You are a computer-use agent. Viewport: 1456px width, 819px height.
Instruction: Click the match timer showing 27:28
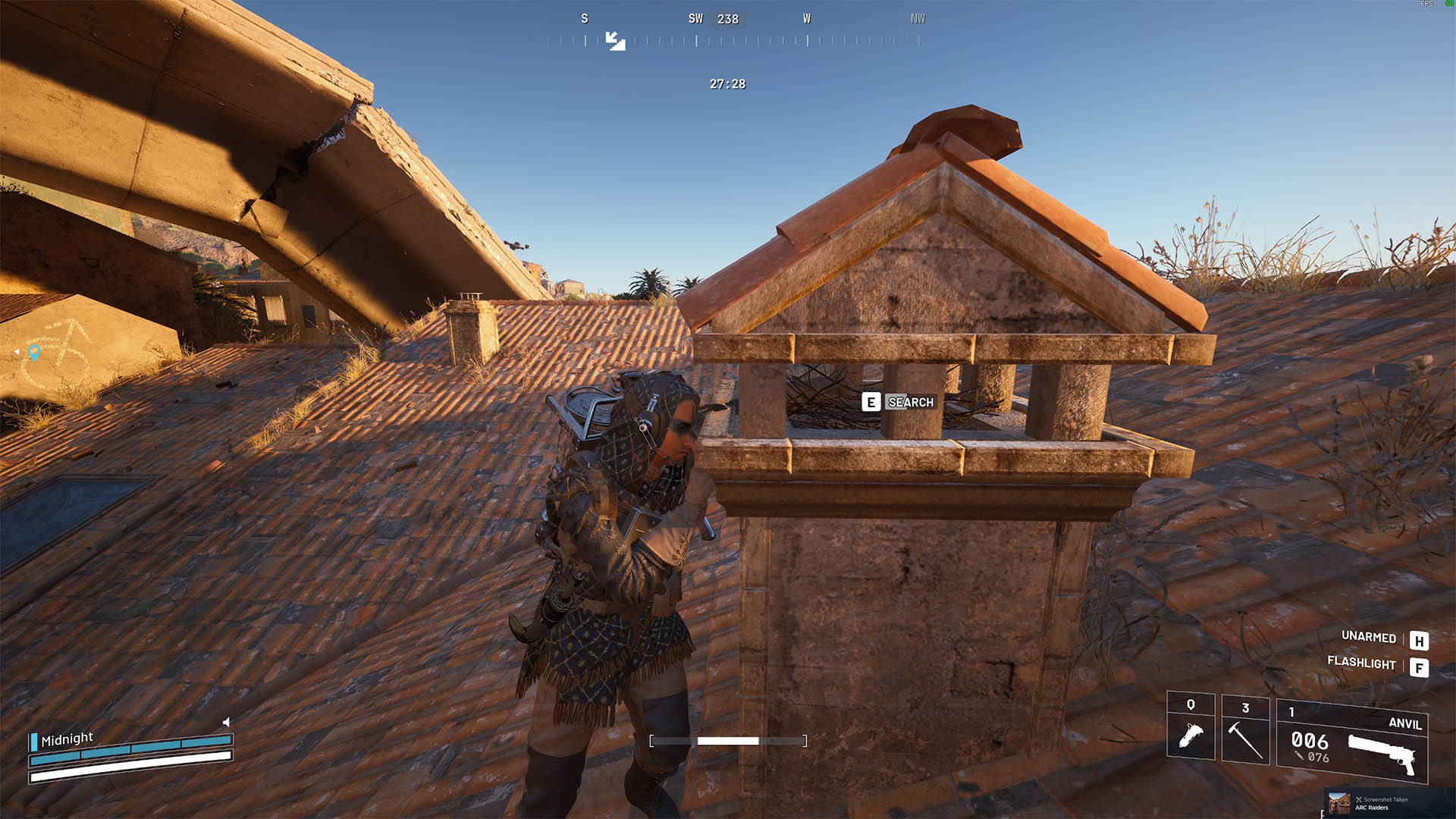click(x=727, y=84)
